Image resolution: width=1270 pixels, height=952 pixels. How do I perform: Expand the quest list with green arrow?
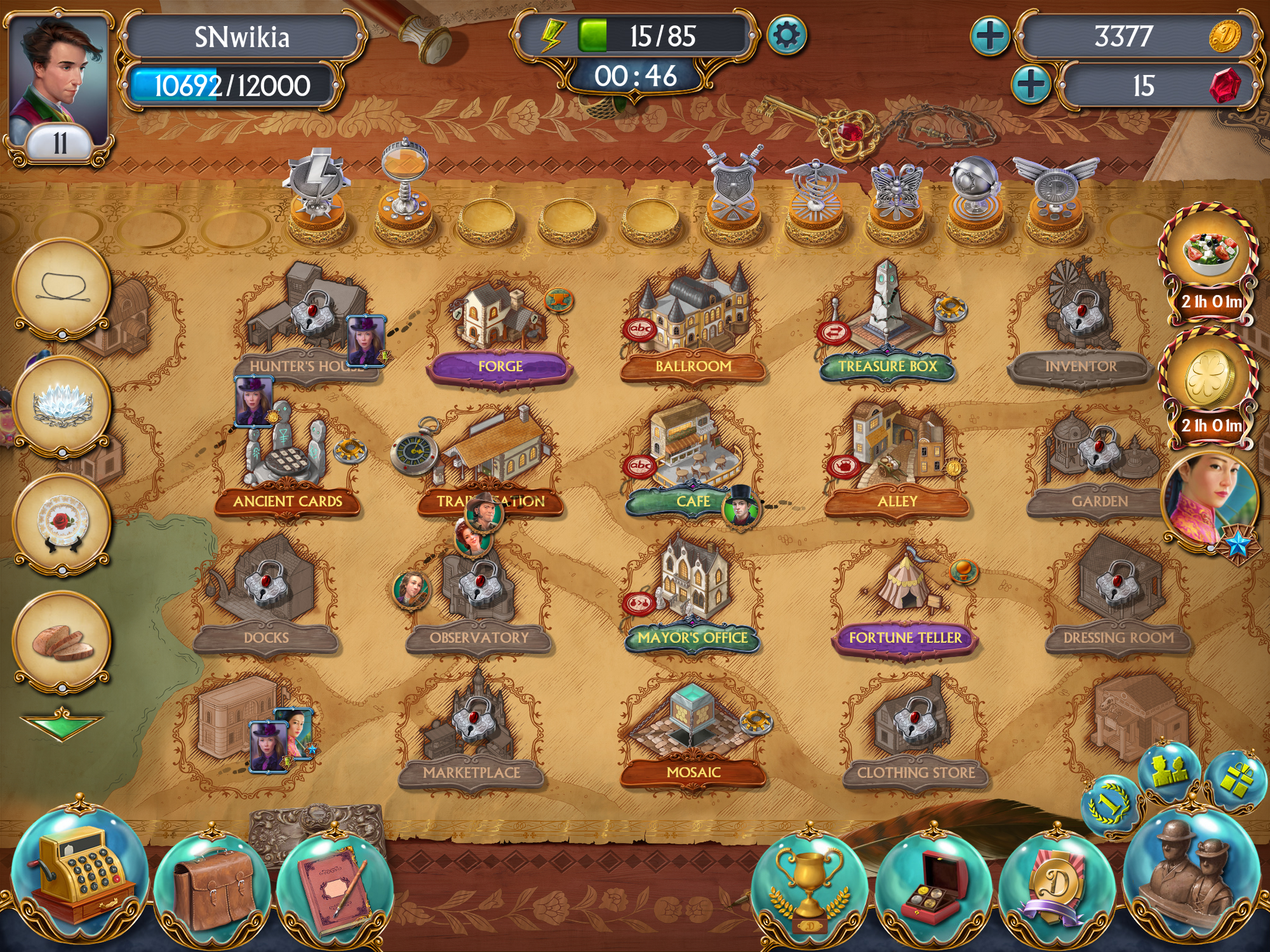(62, 724)
